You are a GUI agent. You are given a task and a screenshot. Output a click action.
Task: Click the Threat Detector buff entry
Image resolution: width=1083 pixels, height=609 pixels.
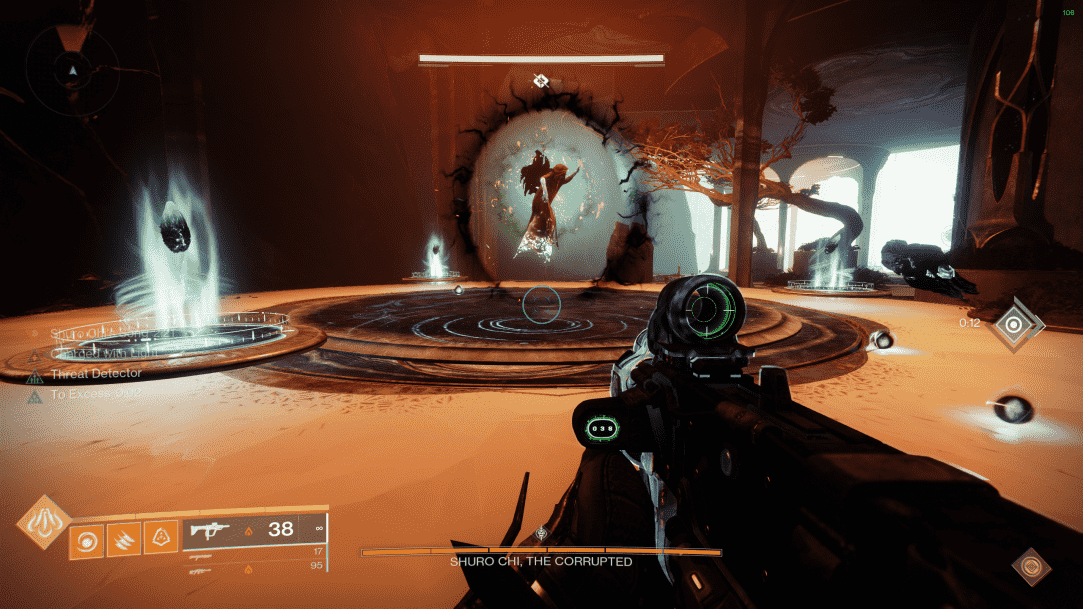pos(95,373)
